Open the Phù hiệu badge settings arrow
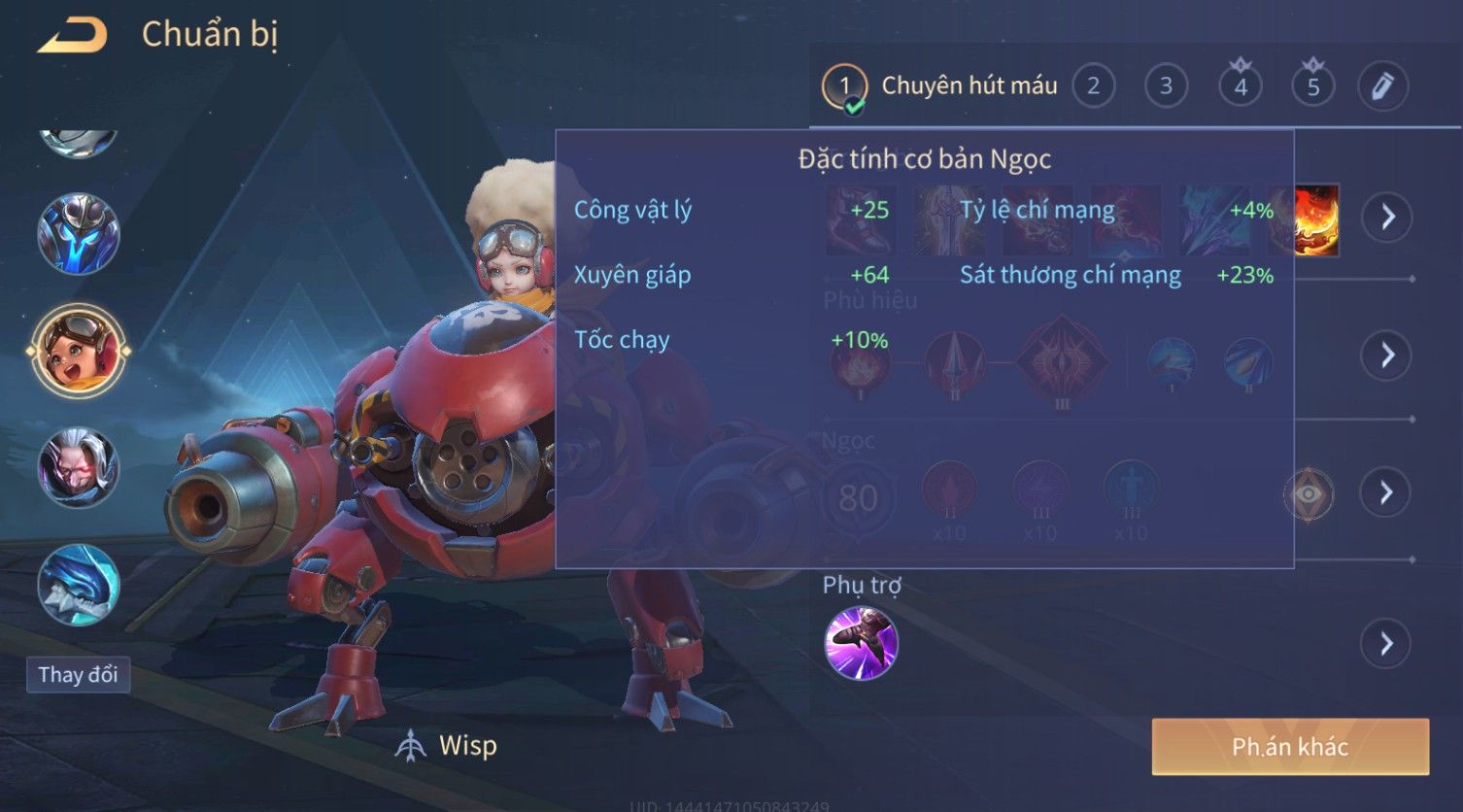 (x=1387, y=355)
